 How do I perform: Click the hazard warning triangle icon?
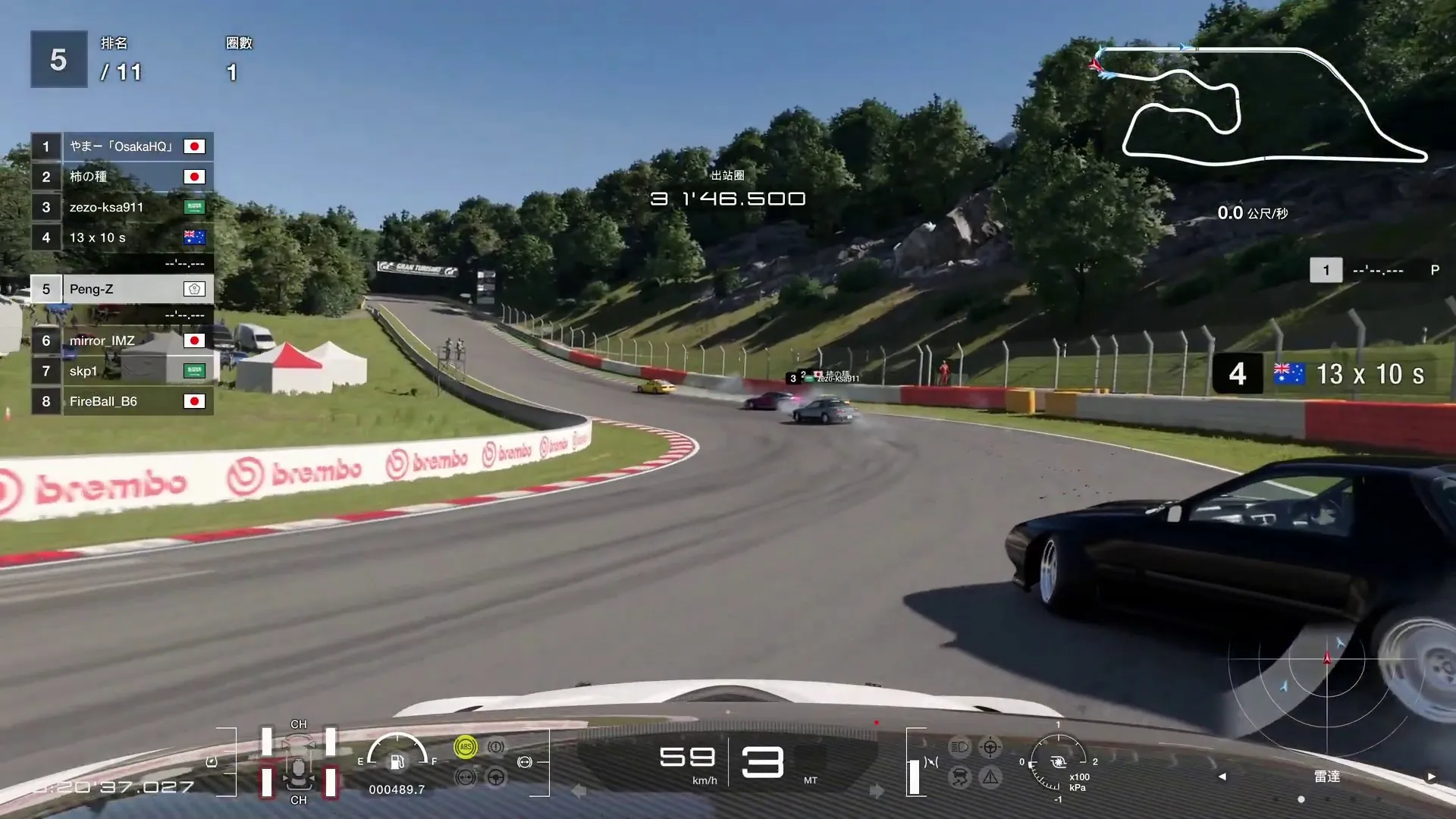990,779
